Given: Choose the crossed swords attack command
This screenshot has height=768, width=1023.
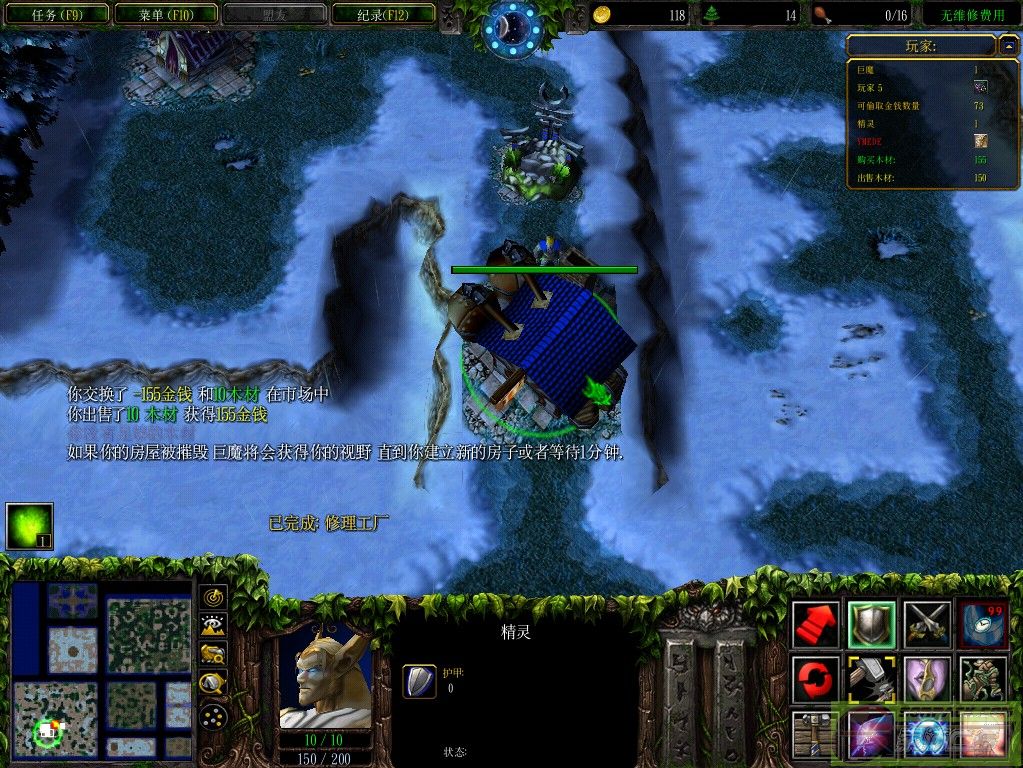Looking at the screenshot, I should pos(925,625).
